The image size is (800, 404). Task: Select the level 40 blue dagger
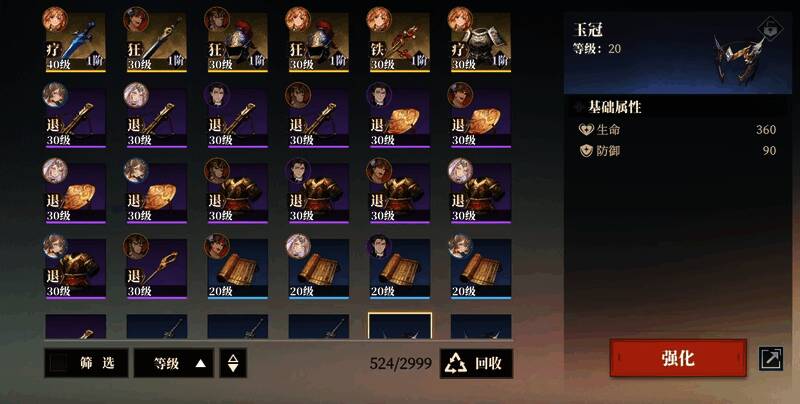[76, 41]
